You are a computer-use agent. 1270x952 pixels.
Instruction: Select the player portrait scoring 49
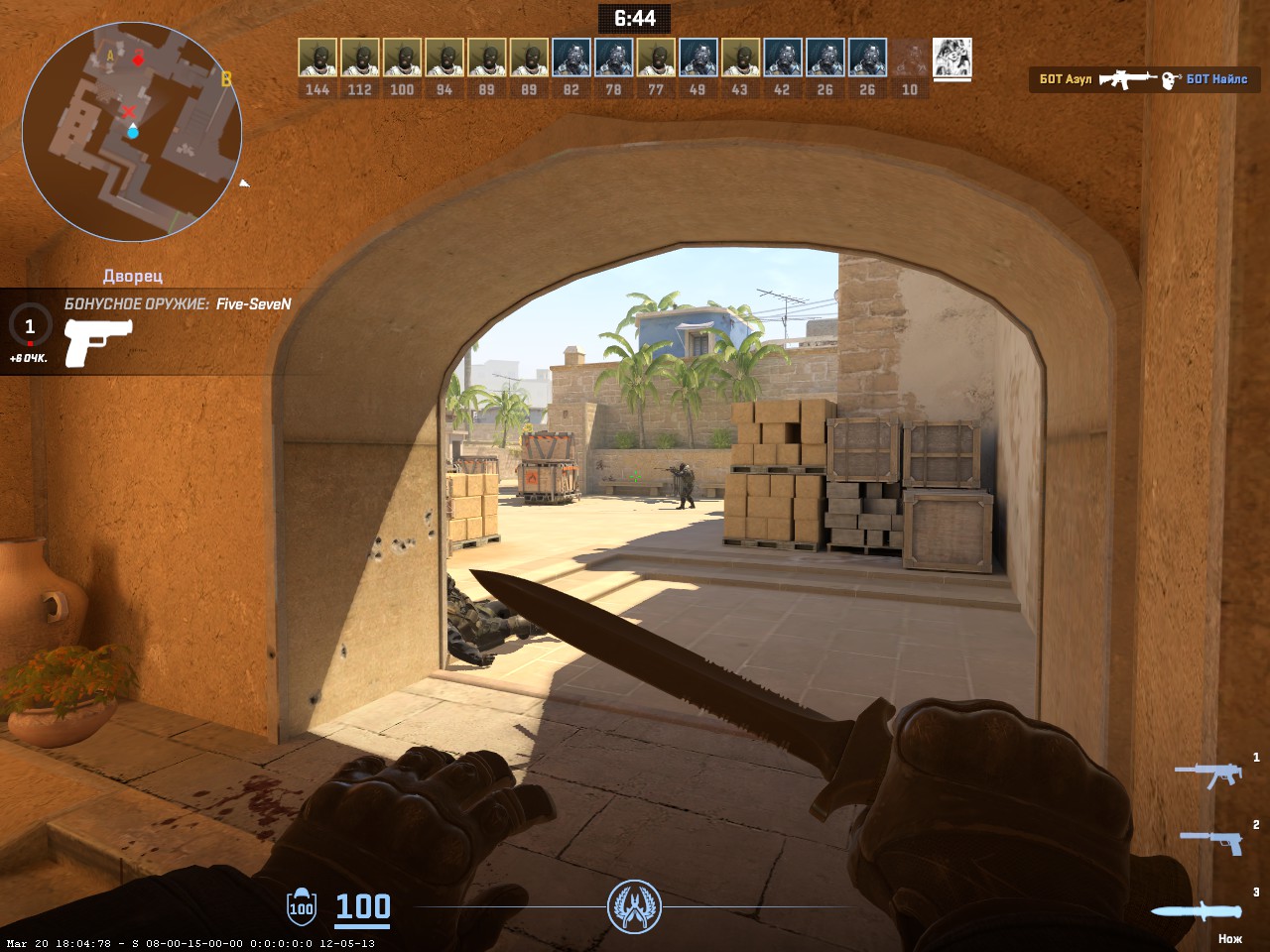pyautogui.click(x=698, y=59)
